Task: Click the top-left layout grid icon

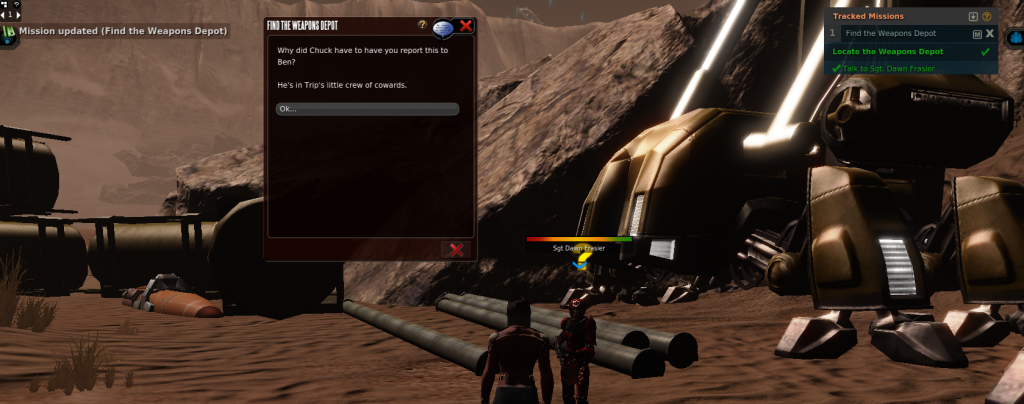Action: point(5,4)
